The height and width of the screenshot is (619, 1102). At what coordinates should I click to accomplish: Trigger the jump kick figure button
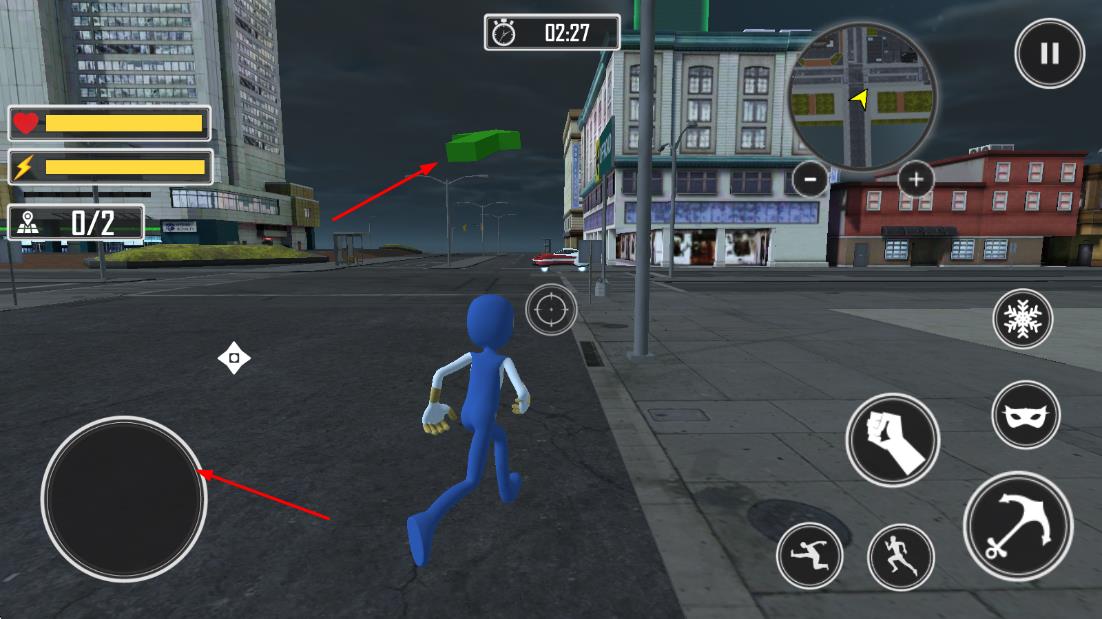810,555
